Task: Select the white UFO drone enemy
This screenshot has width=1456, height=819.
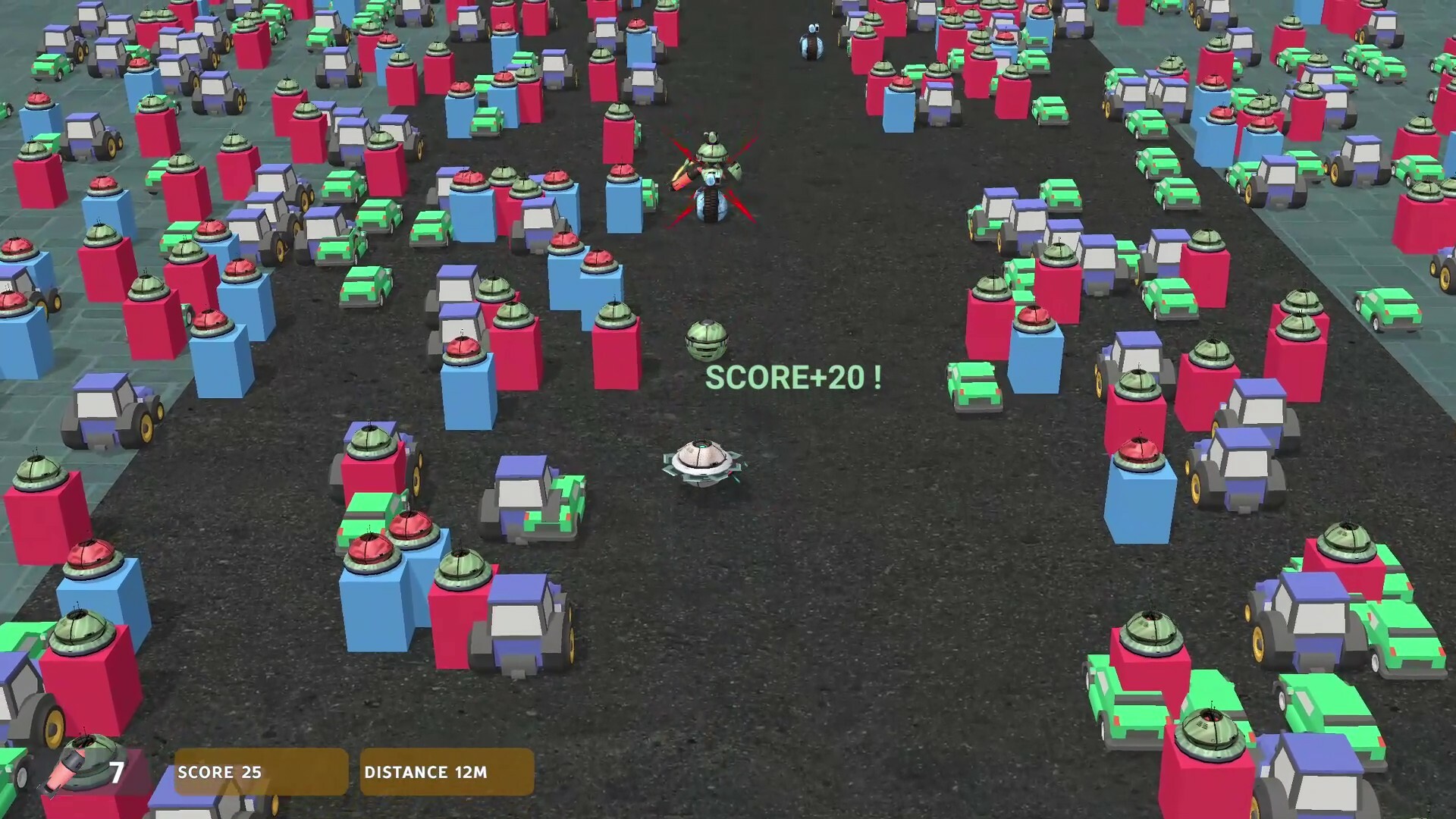Action: pos(701,463)
